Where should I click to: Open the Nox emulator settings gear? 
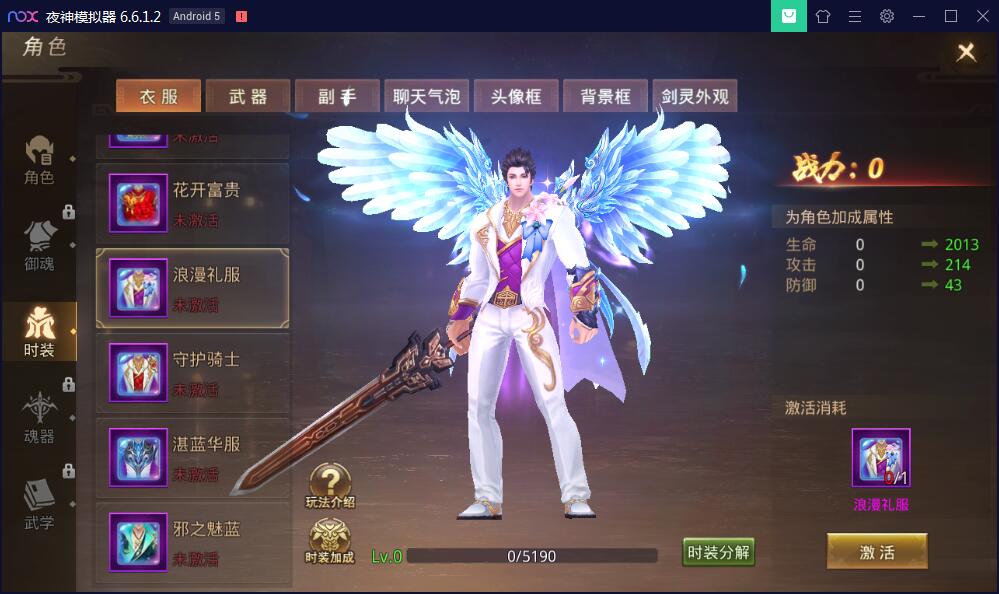pyautogui.click(x=887, y=16)
